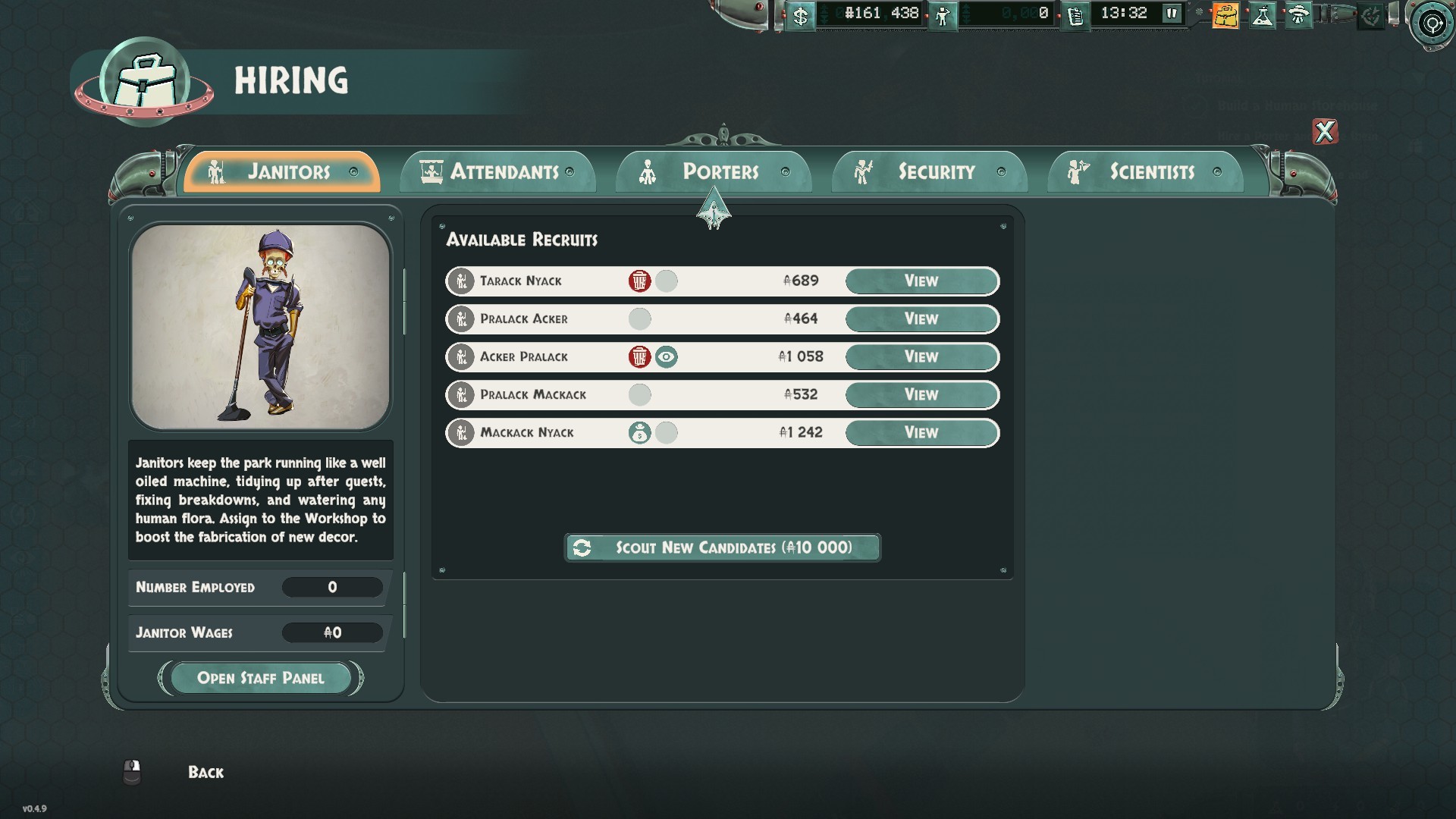Screen dimensions: 1456x819
Task: Close the Hiring window
Action: 1325,132
